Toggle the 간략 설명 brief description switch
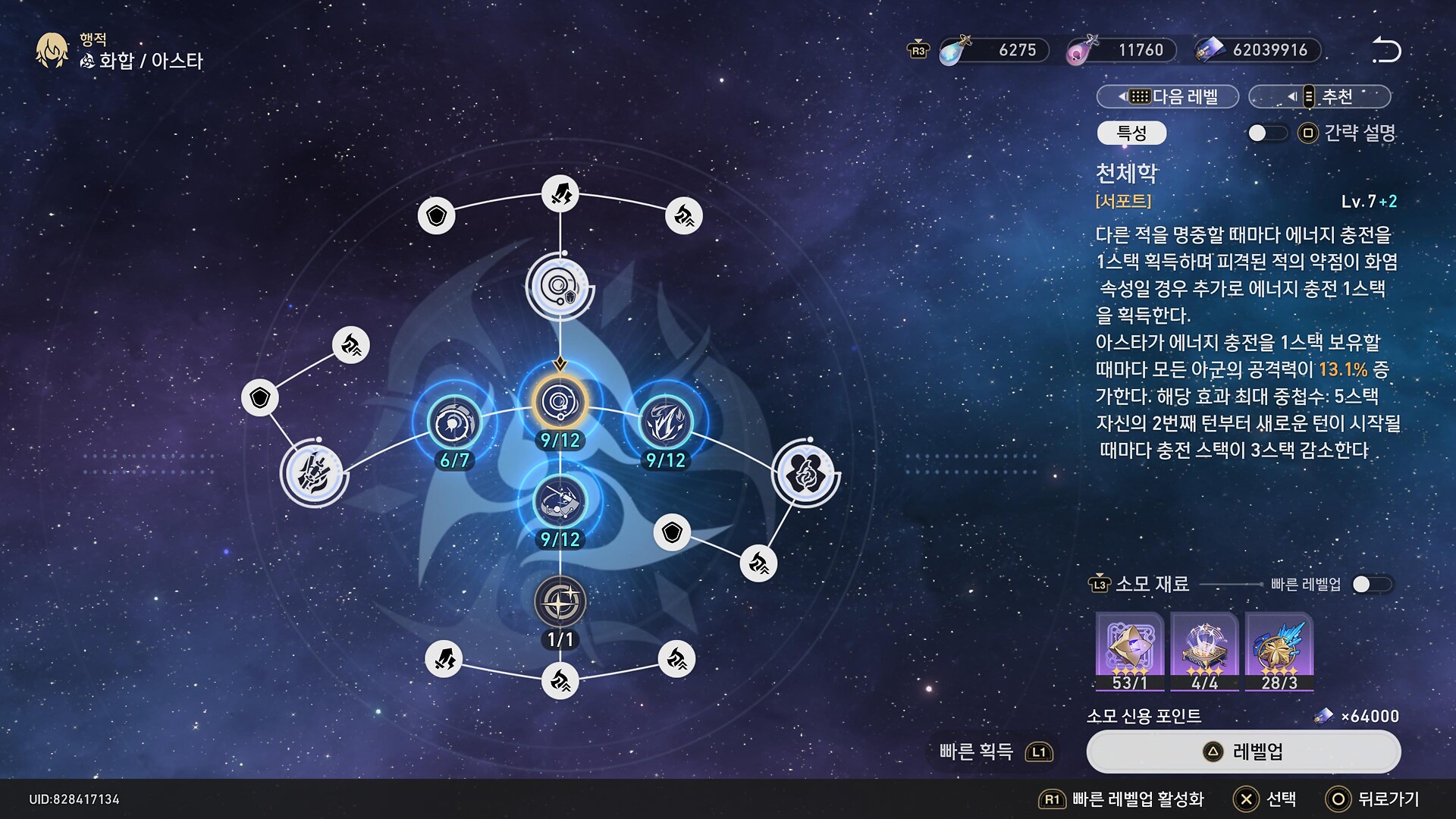 1267,133
